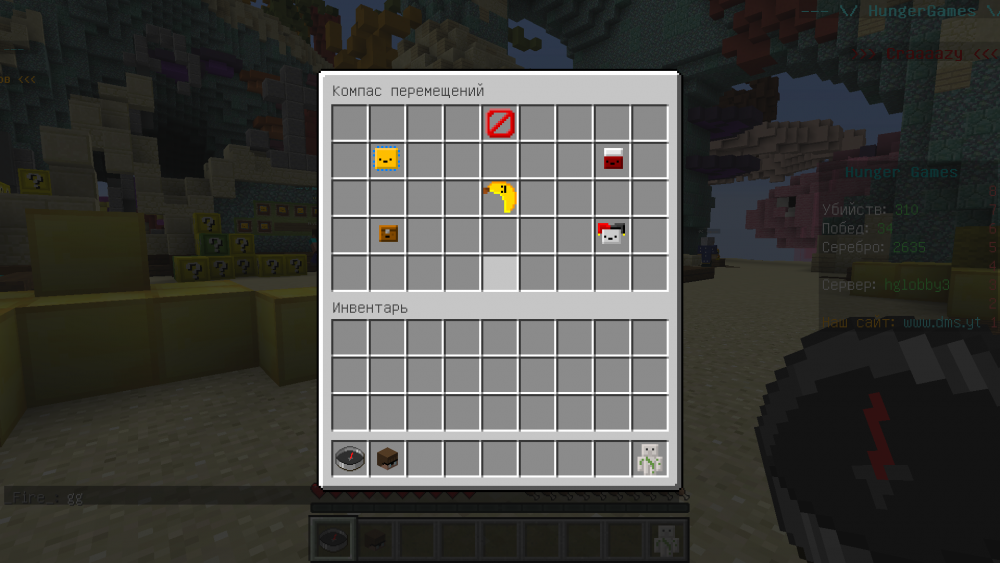Pick the yellow banana icon

coord(500,197)
